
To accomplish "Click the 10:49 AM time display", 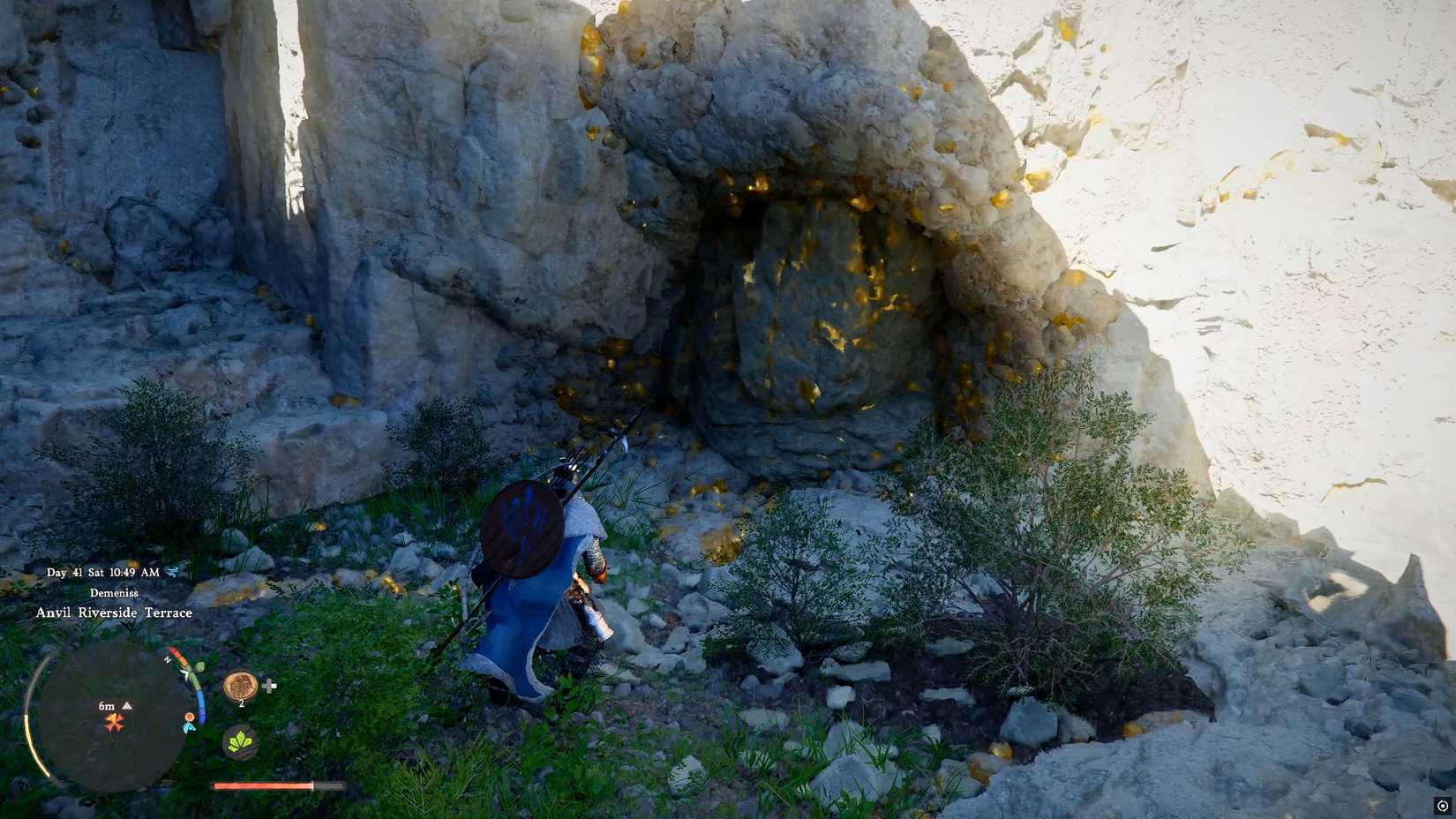I will point(132,572).
